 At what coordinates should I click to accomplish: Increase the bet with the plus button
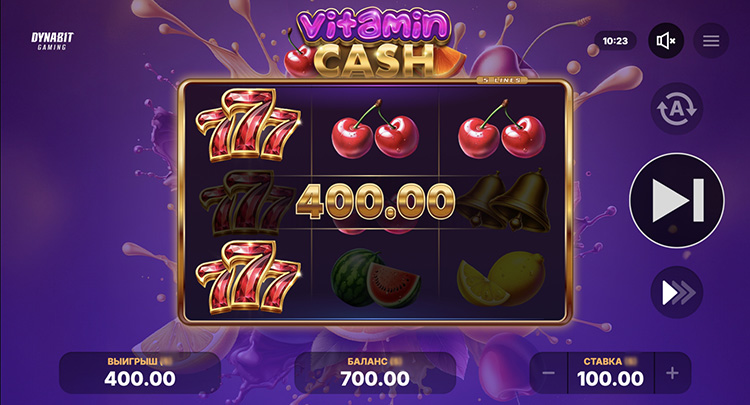tap(672, 374)
